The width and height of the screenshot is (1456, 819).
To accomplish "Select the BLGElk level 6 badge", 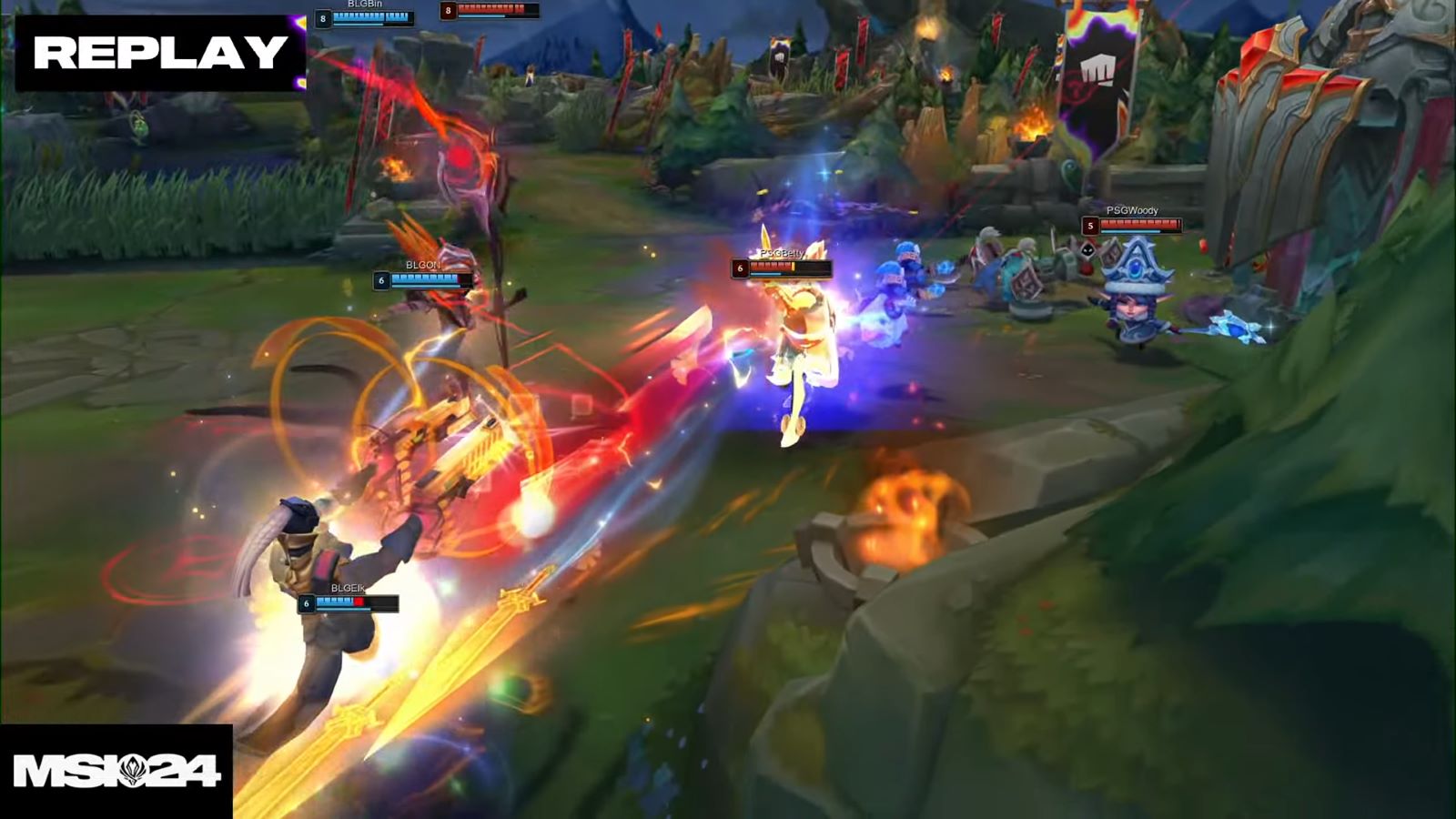I will coord(307,602).
